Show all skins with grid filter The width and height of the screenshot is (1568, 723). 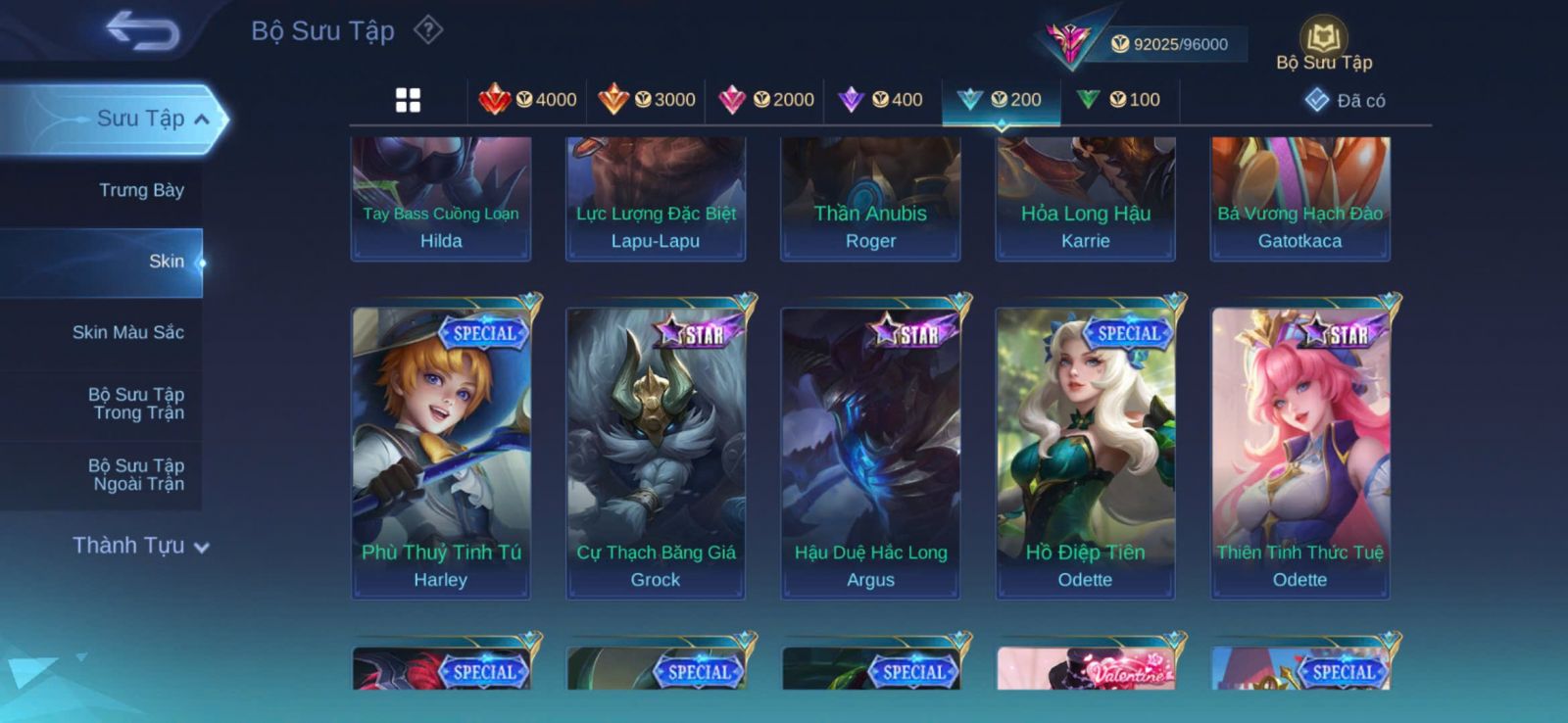point(408,100)
